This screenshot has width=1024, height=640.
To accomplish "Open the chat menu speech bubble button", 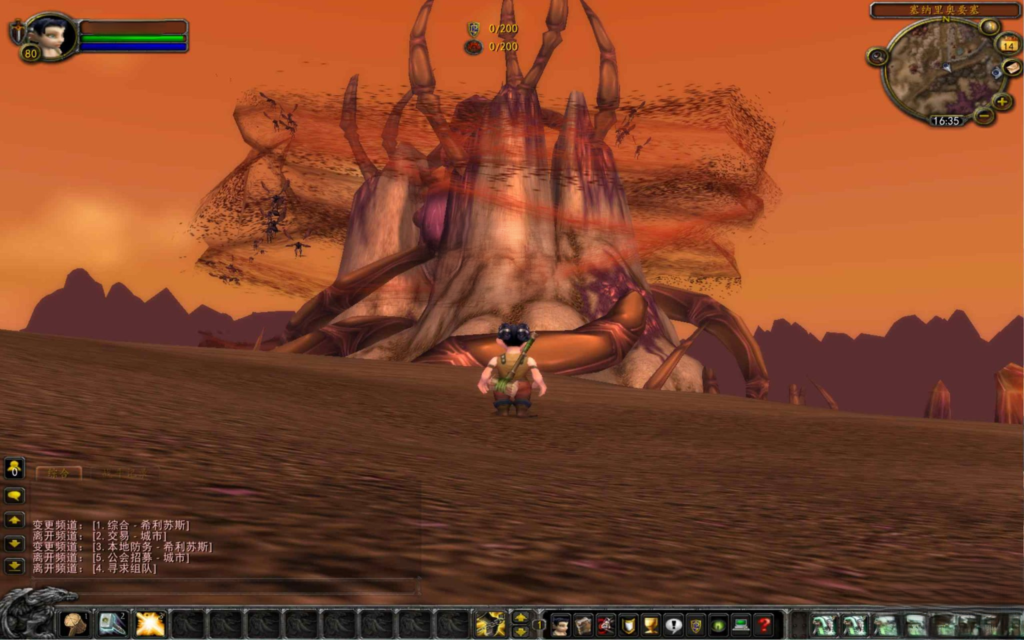I will 14,495.
